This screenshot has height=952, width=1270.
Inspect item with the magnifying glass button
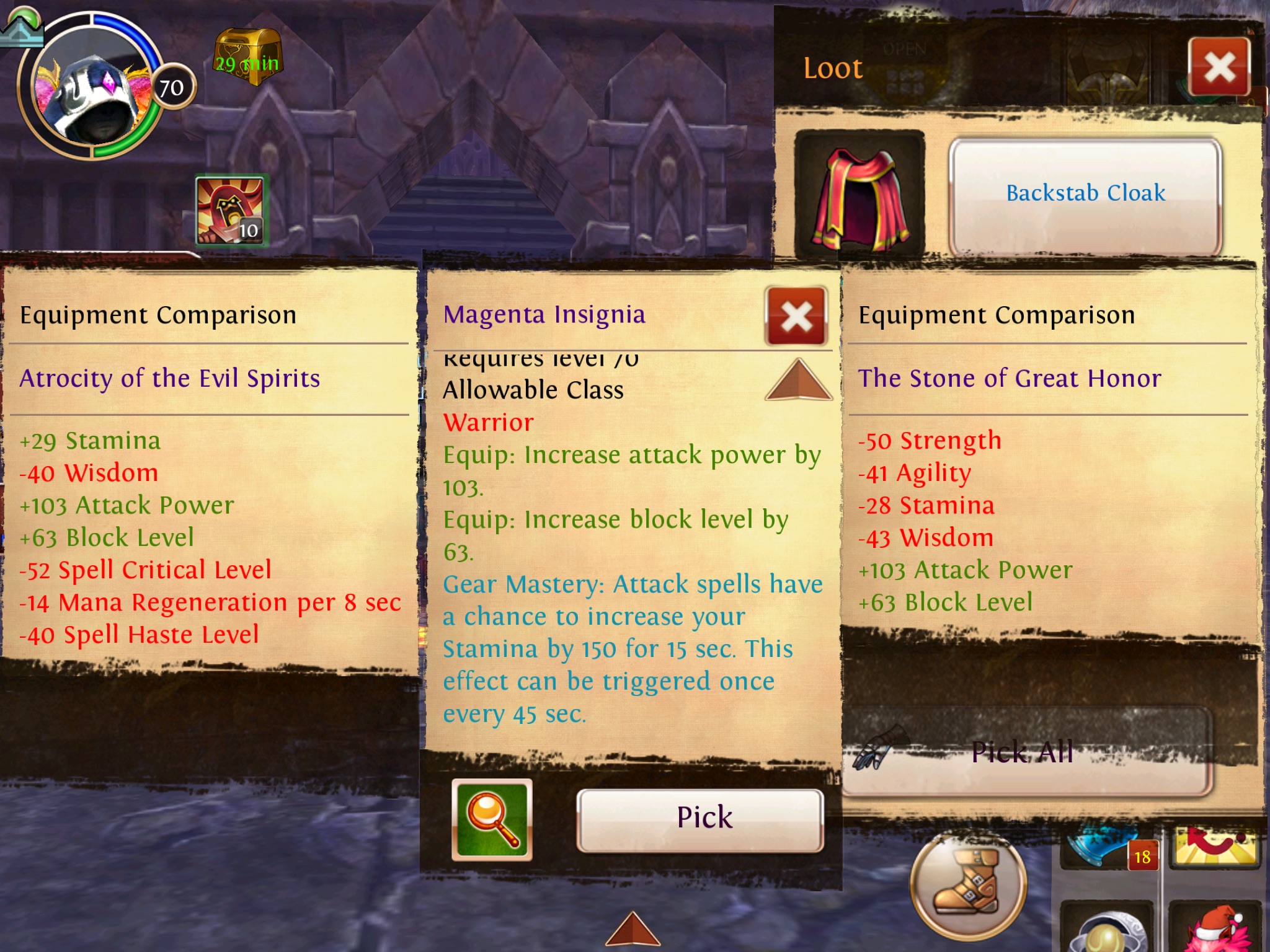coord(492,819)
